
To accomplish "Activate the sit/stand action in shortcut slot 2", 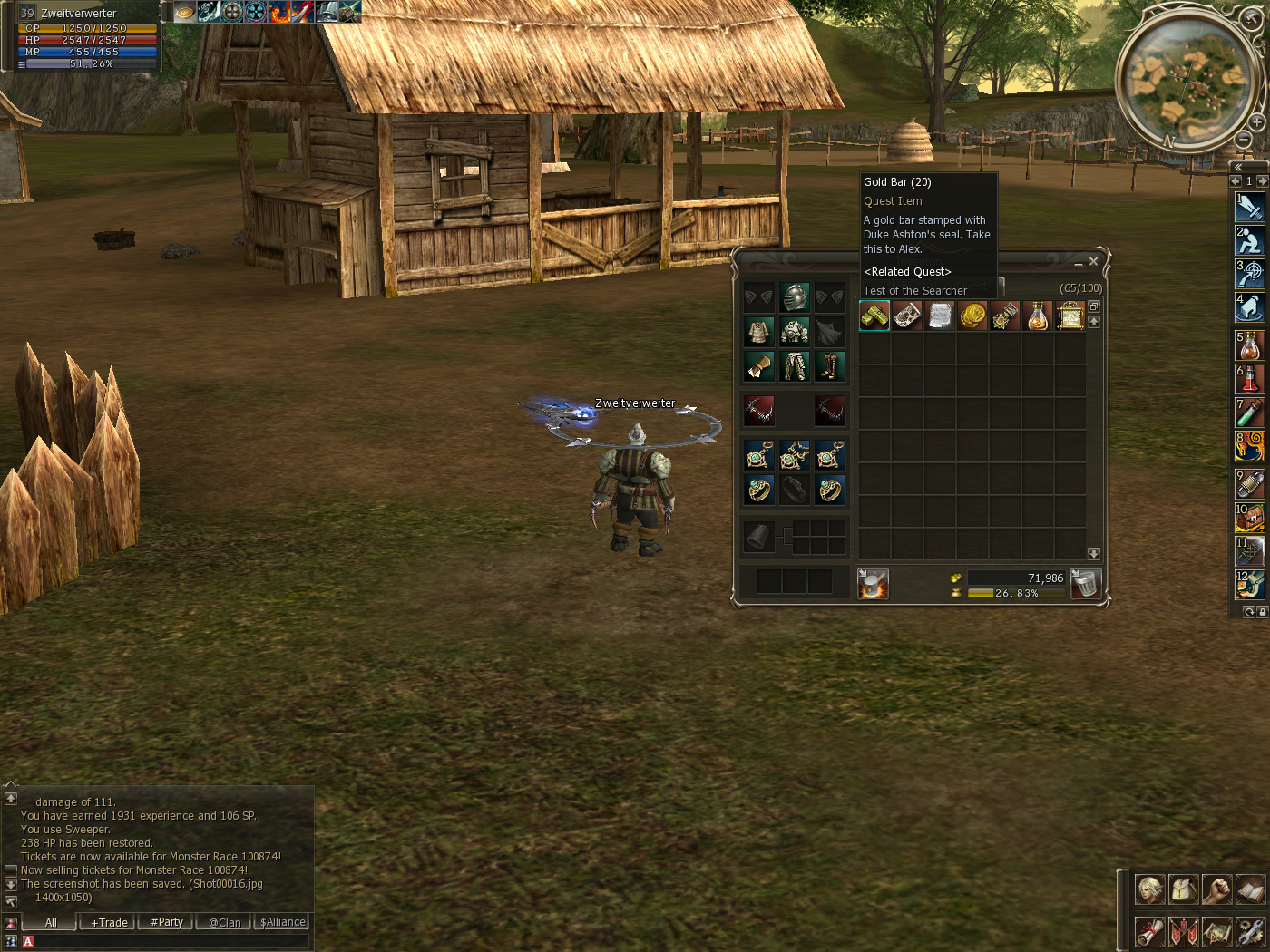I will tap(1250, 240).
